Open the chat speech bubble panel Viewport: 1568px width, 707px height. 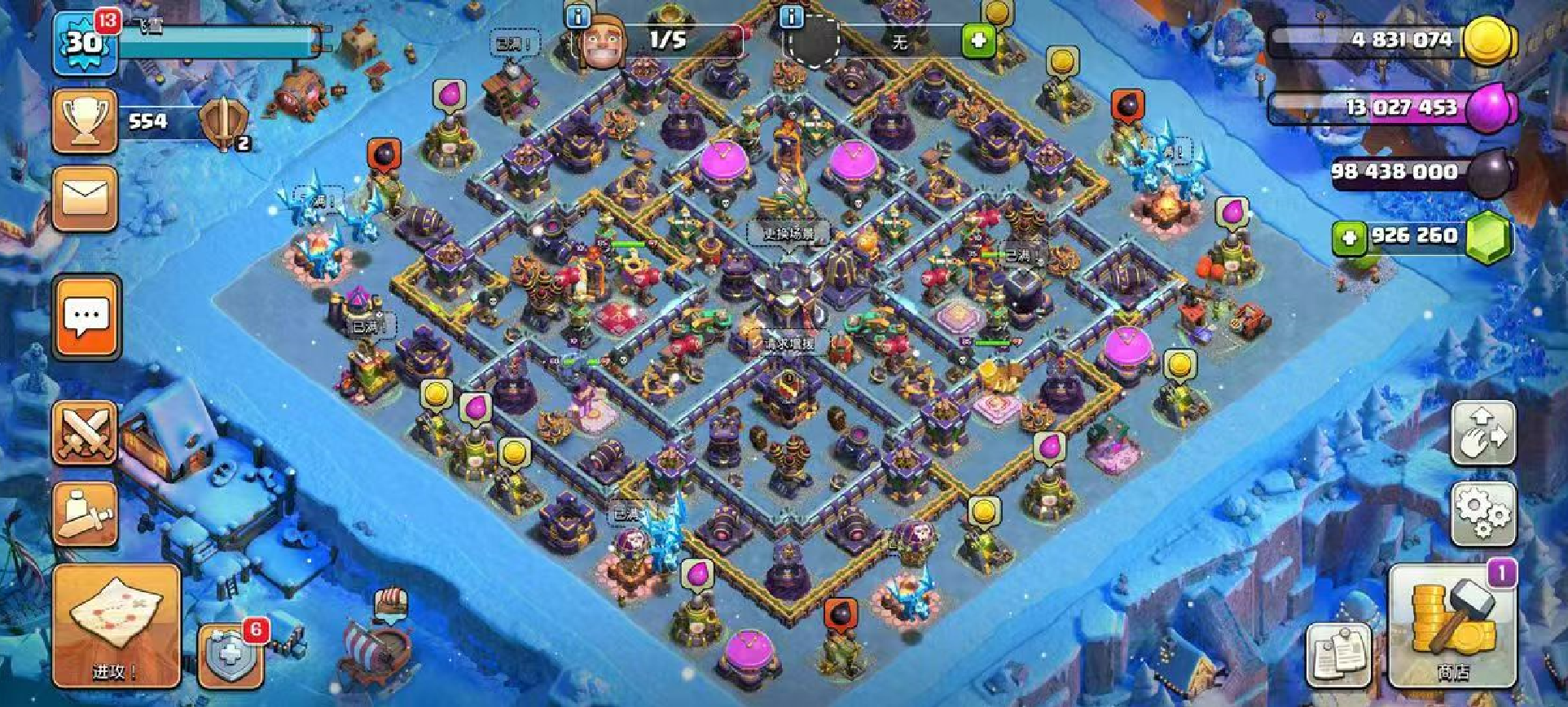[86, 317]
